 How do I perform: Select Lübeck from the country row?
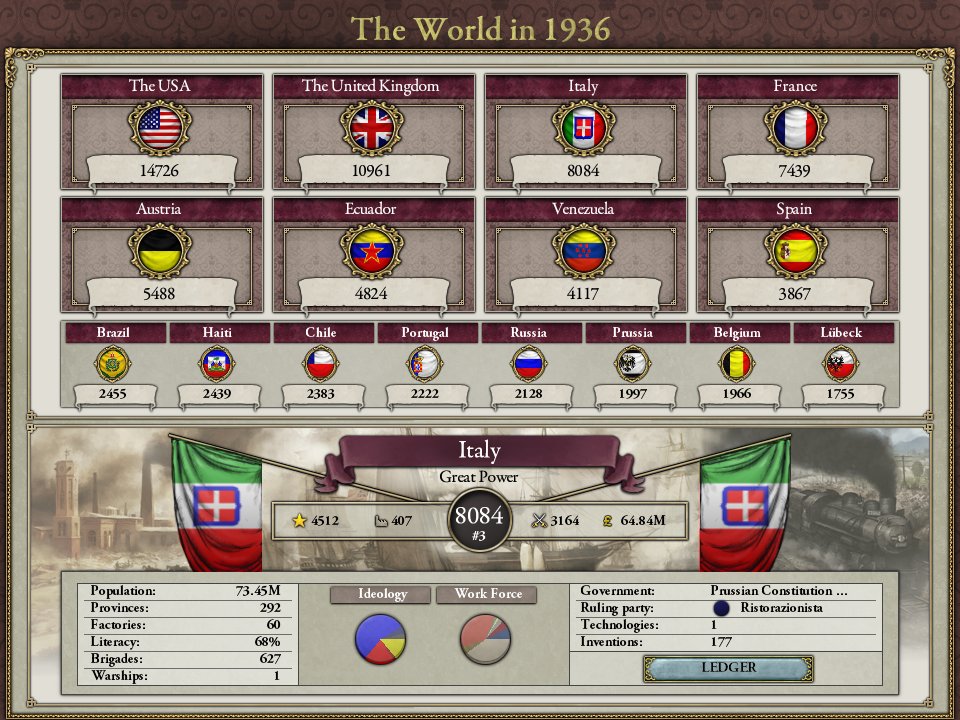coord(841,364)
